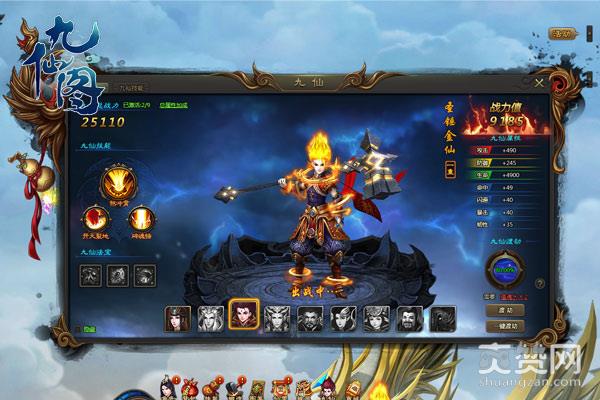Image resolution: width=600 pixels, height=400 pixels.
Task: Click the blue tribulation progress orb
Action: 507,269
